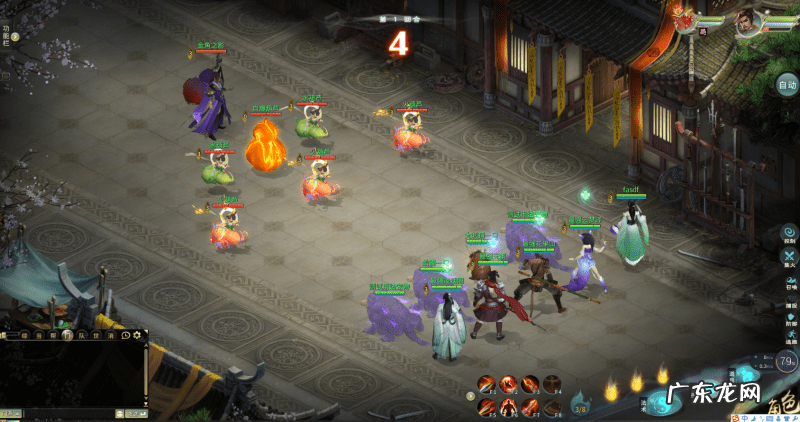800x422 pixels.
Task: Choose the F8 skill slot
Action: (552, 406)
